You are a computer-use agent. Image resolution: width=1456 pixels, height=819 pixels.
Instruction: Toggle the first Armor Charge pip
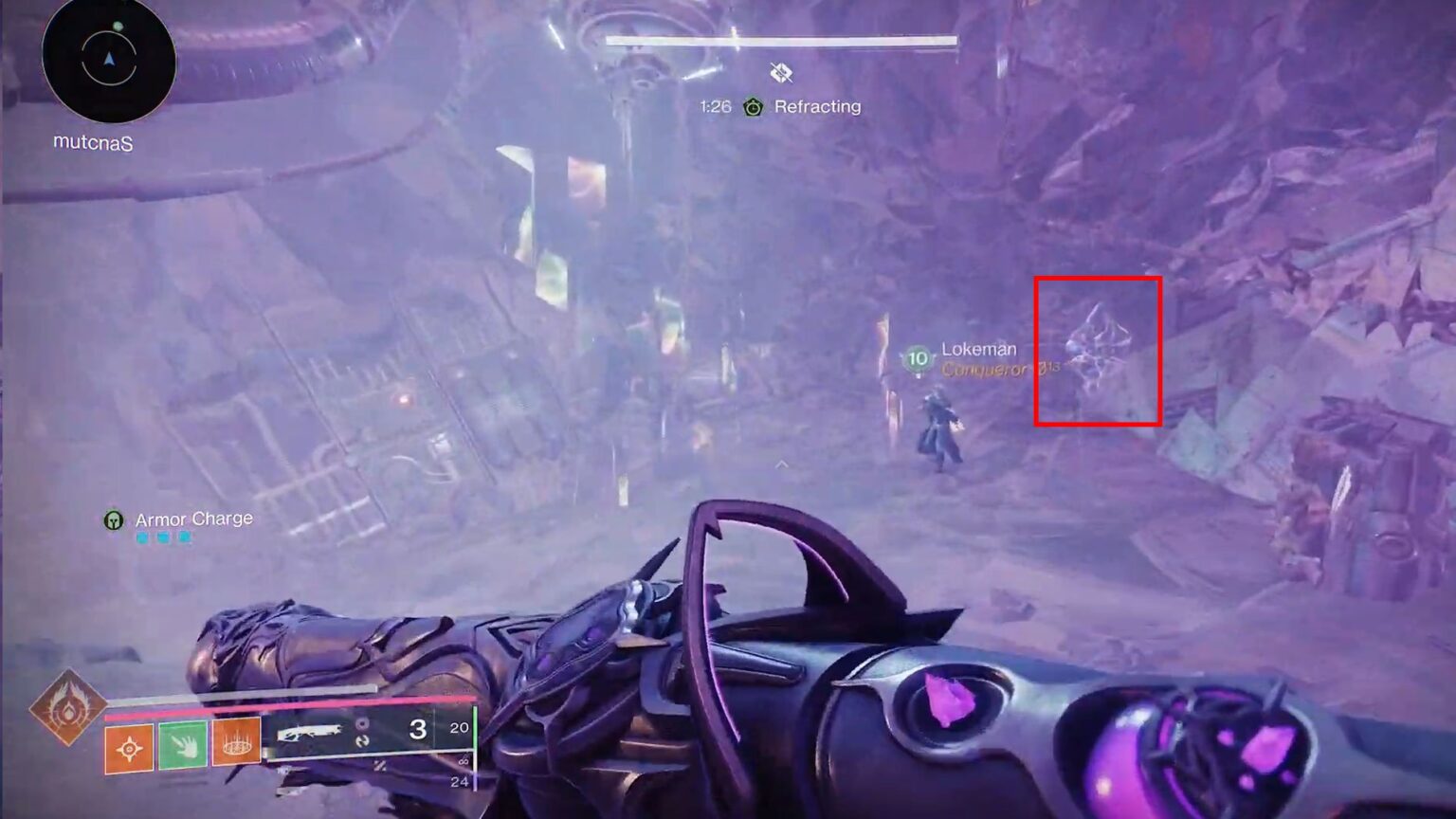point(143,536)
